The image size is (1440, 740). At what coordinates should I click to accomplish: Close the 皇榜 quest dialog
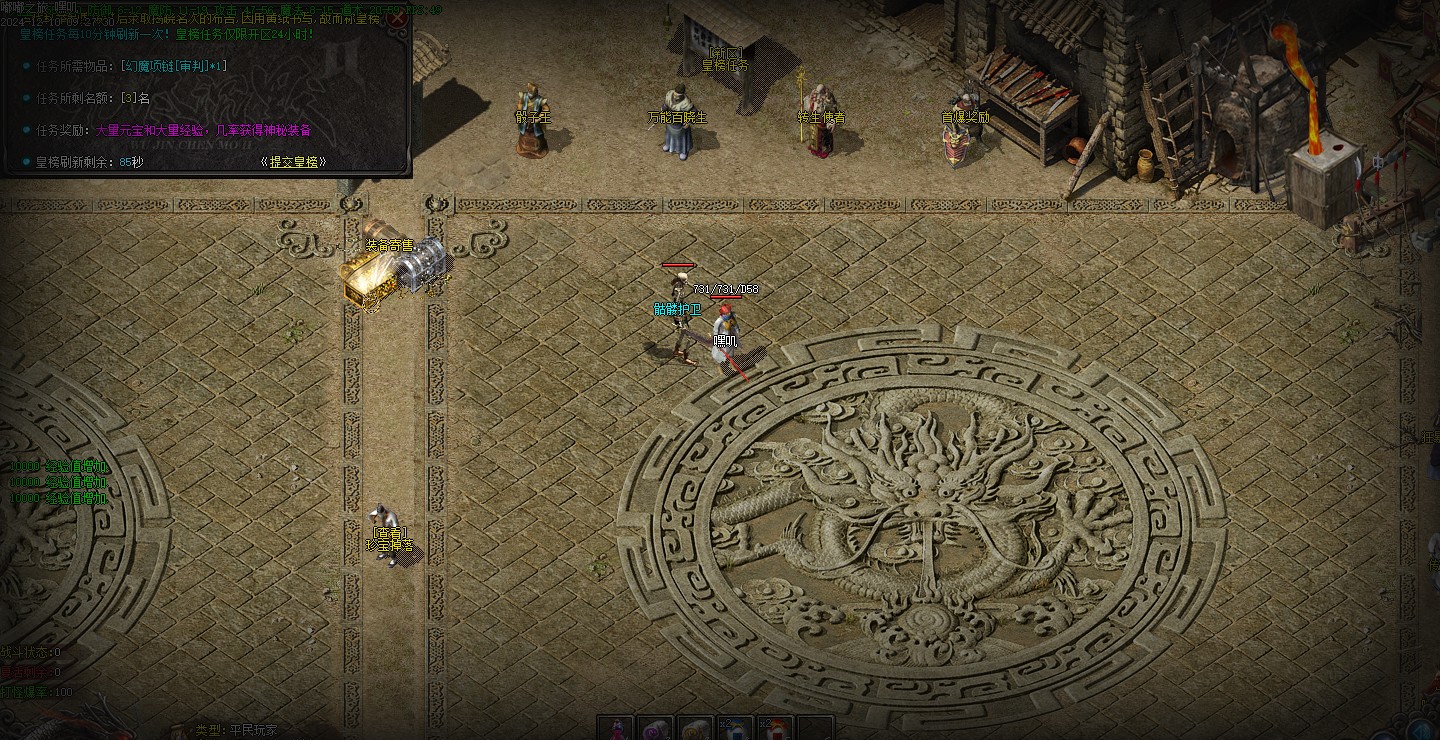coord(397,17)
